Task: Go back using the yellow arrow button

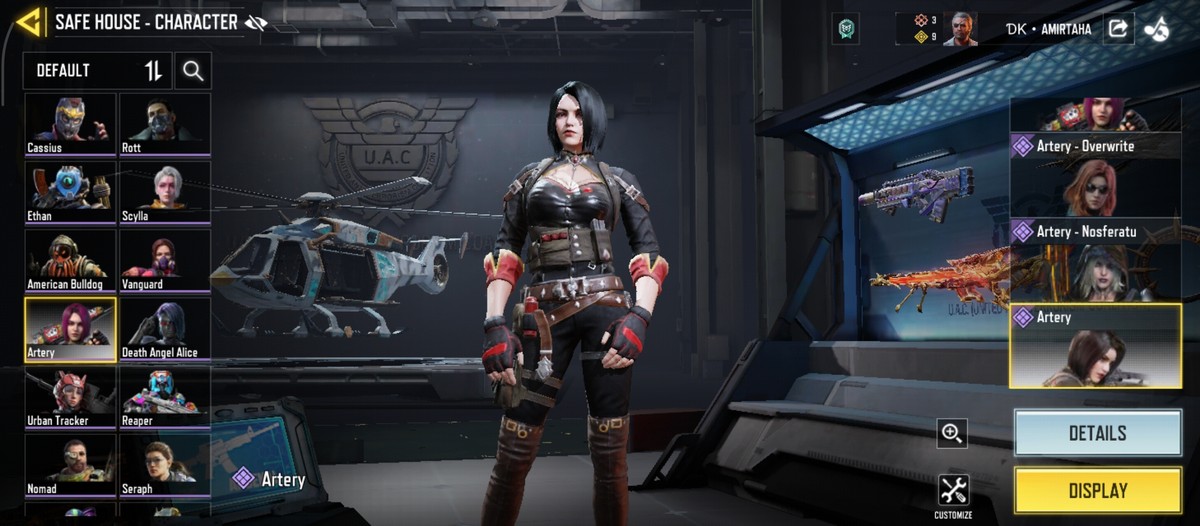Action: coord(30,22)
